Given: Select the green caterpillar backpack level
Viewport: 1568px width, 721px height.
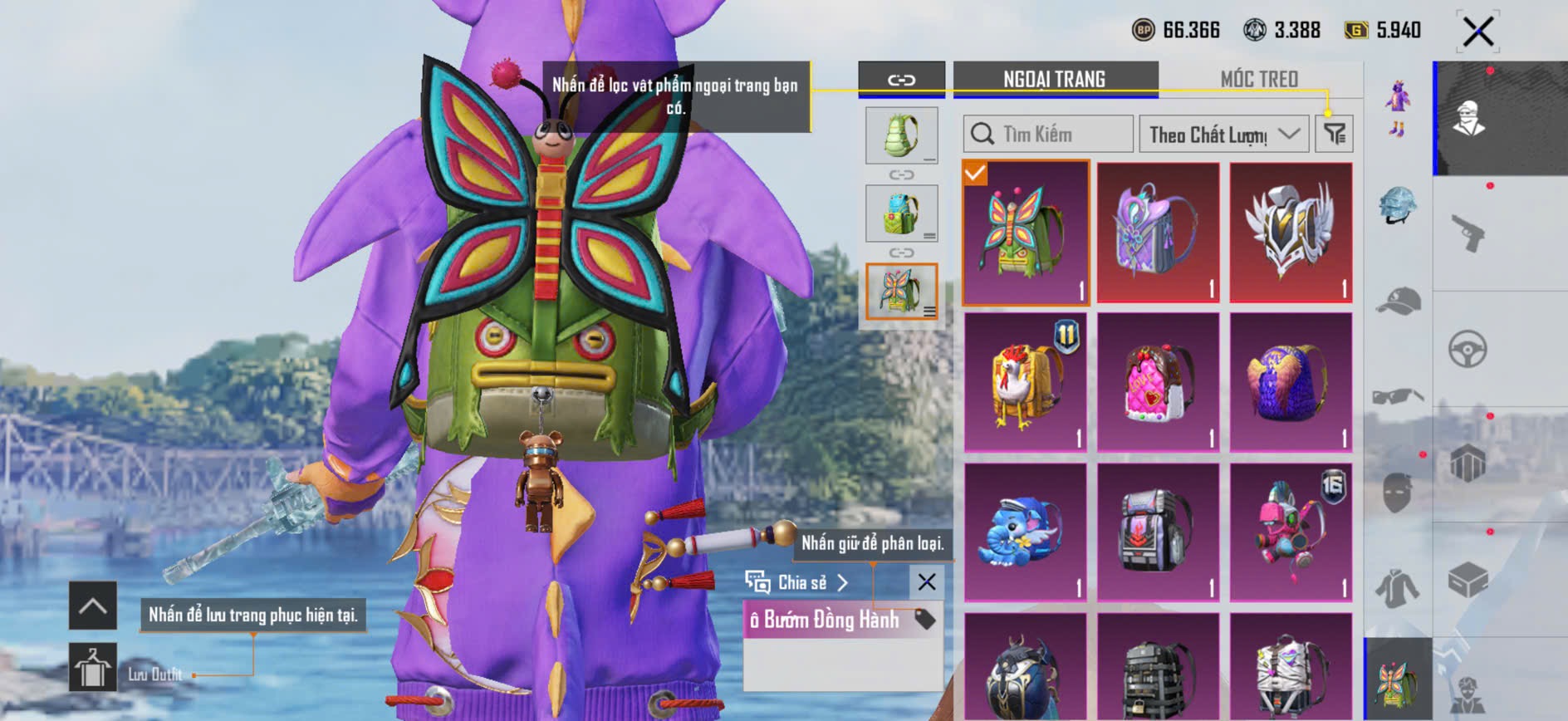Looking at the screenshot, I should pos(901,135).
